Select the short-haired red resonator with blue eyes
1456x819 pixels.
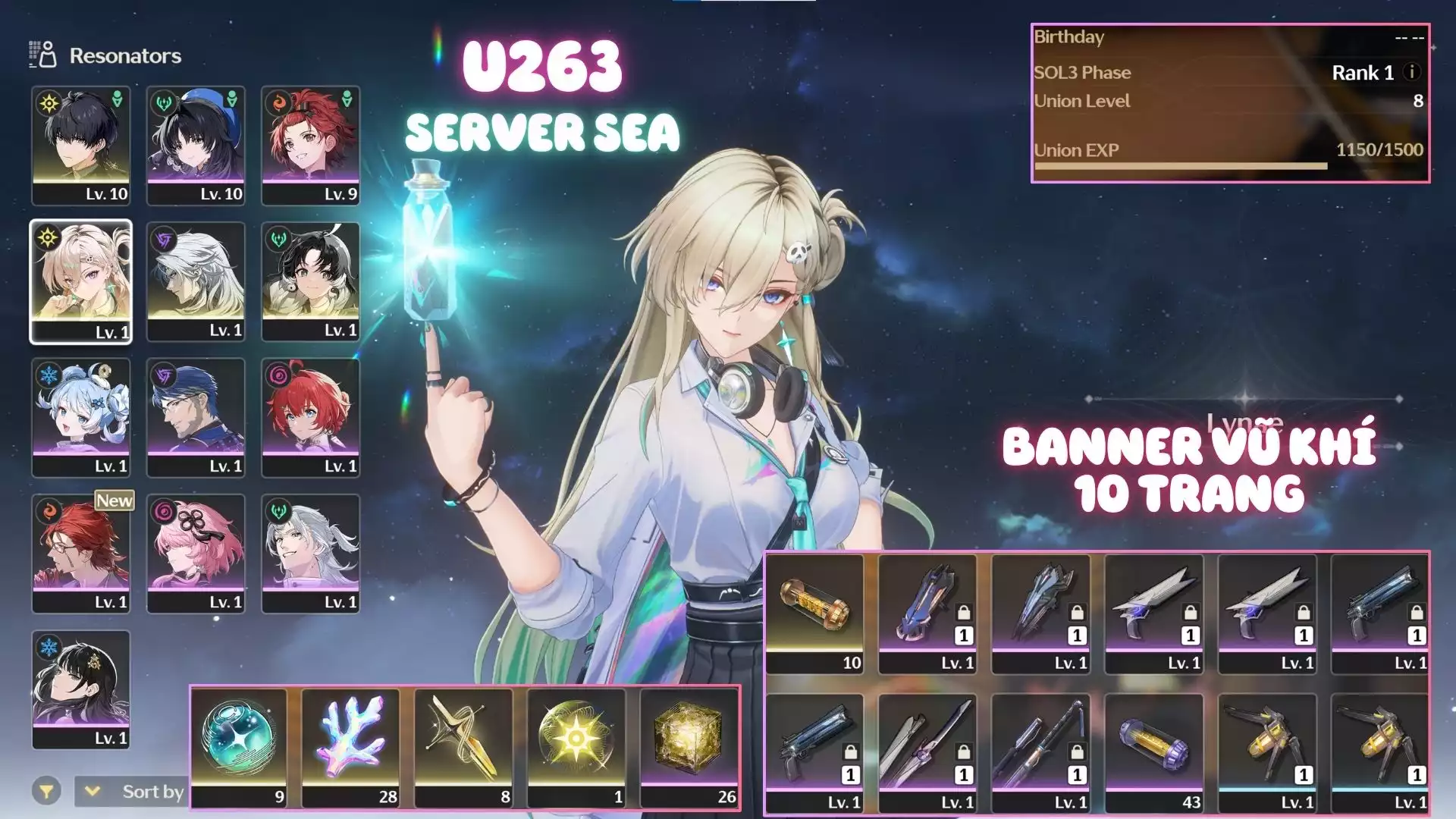(311, 416)
